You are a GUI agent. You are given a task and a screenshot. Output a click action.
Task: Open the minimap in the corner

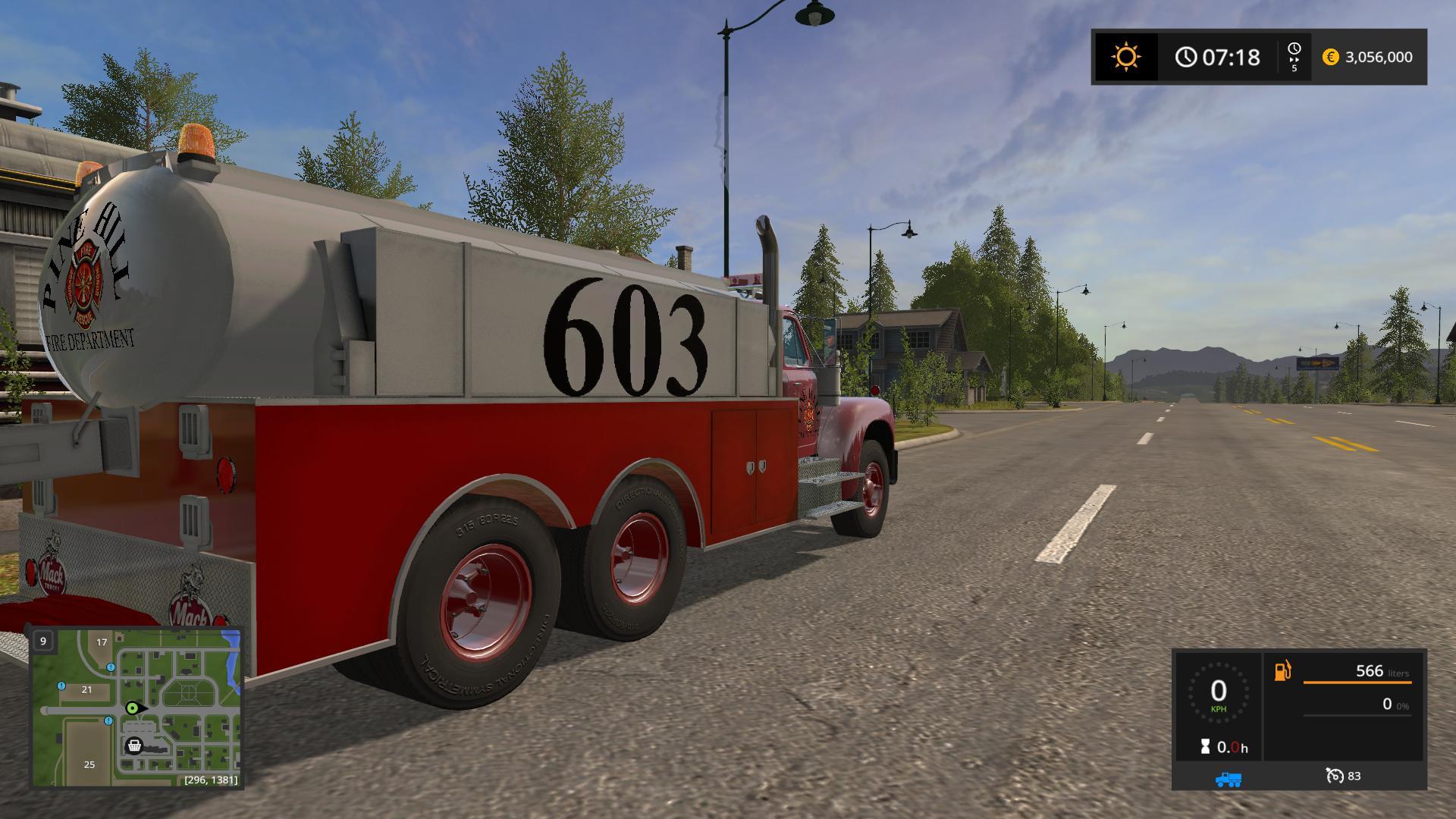[x=136, y=707]
